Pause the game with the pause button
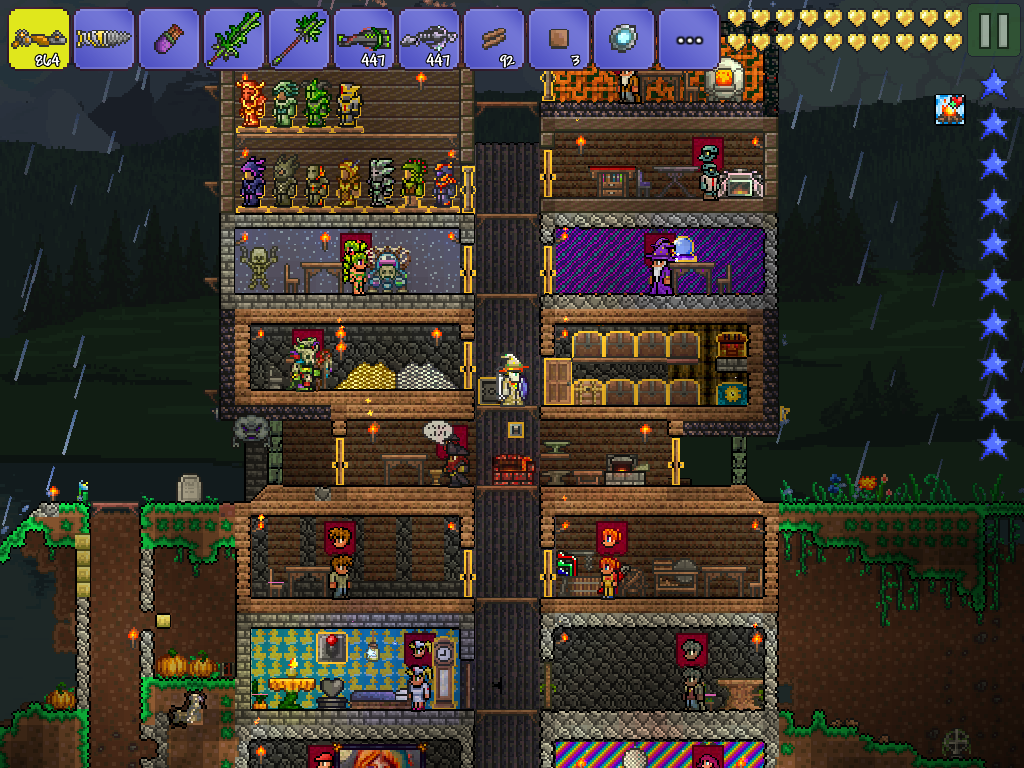Viewport: 1024px width, 768px height. click(993, 31)
